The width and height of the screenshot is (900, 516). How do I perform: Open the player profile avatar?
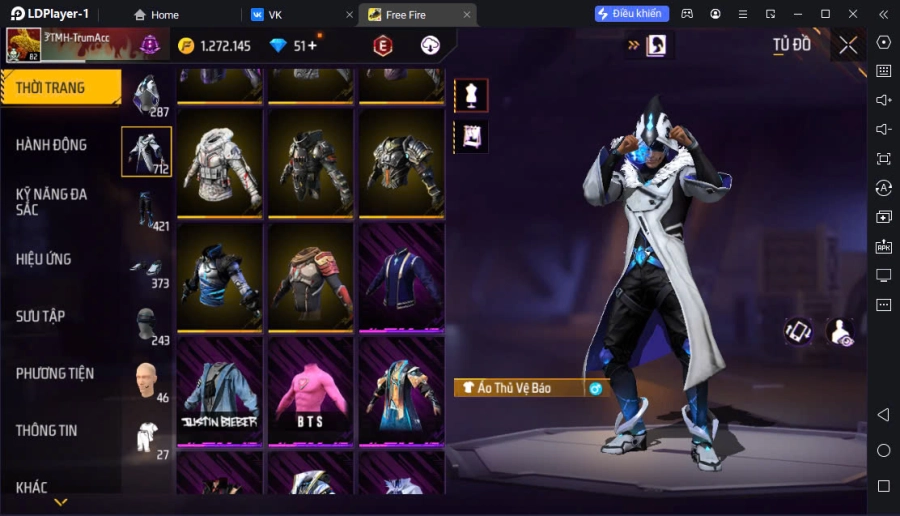point(24,45)
